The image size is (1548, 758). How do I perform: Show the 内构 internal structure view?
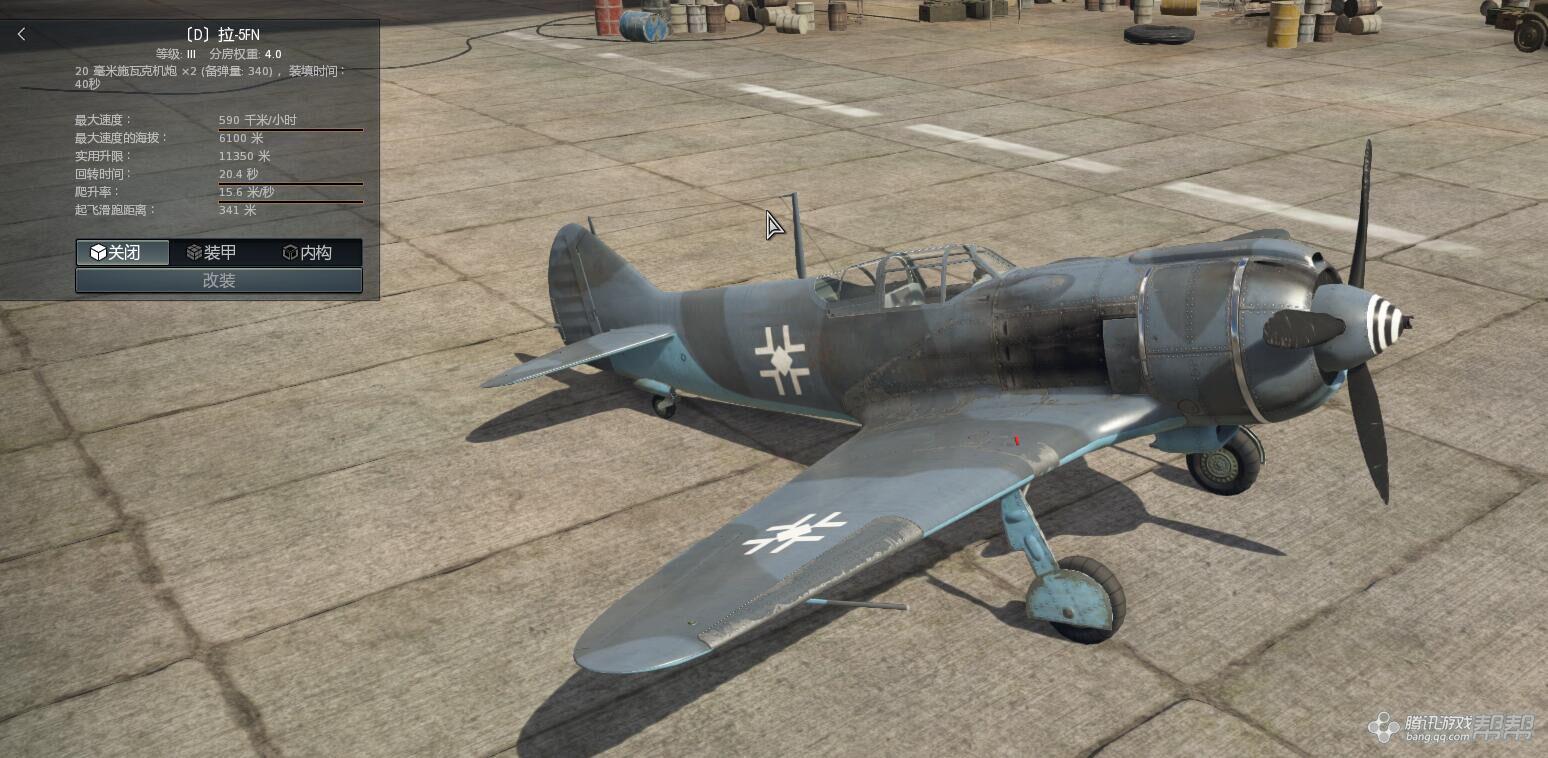coord(308,253)
